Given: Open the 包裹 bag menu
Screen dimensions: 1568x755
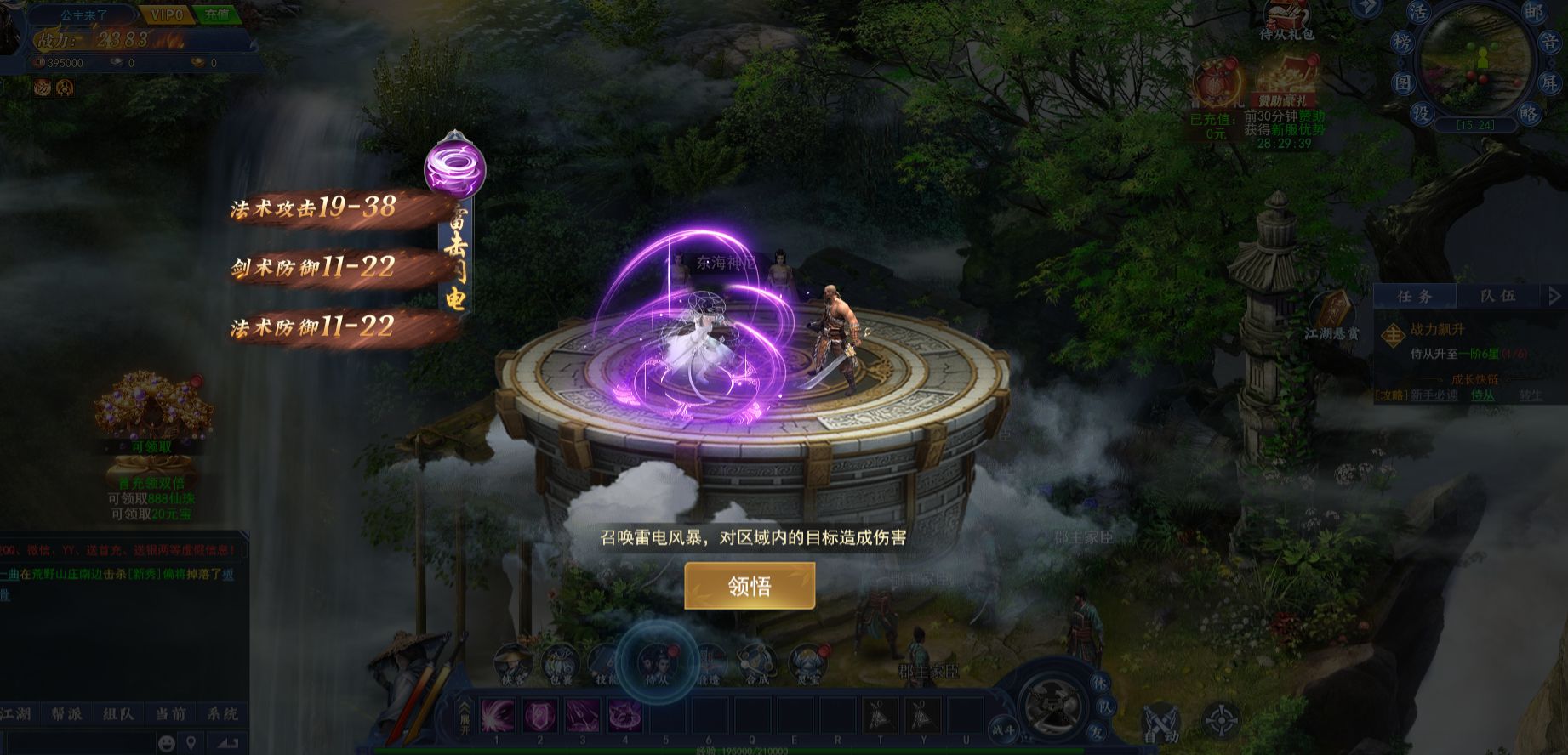Looking at the screenshot, I should coord(559,664).
